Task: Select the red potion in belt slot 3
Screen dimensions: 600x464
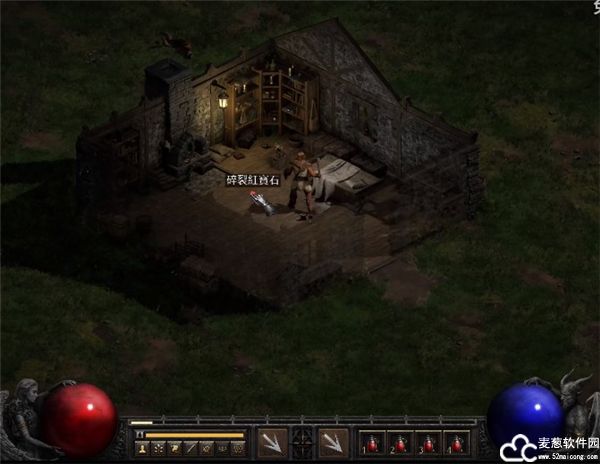Action: (x=429, y=443)
